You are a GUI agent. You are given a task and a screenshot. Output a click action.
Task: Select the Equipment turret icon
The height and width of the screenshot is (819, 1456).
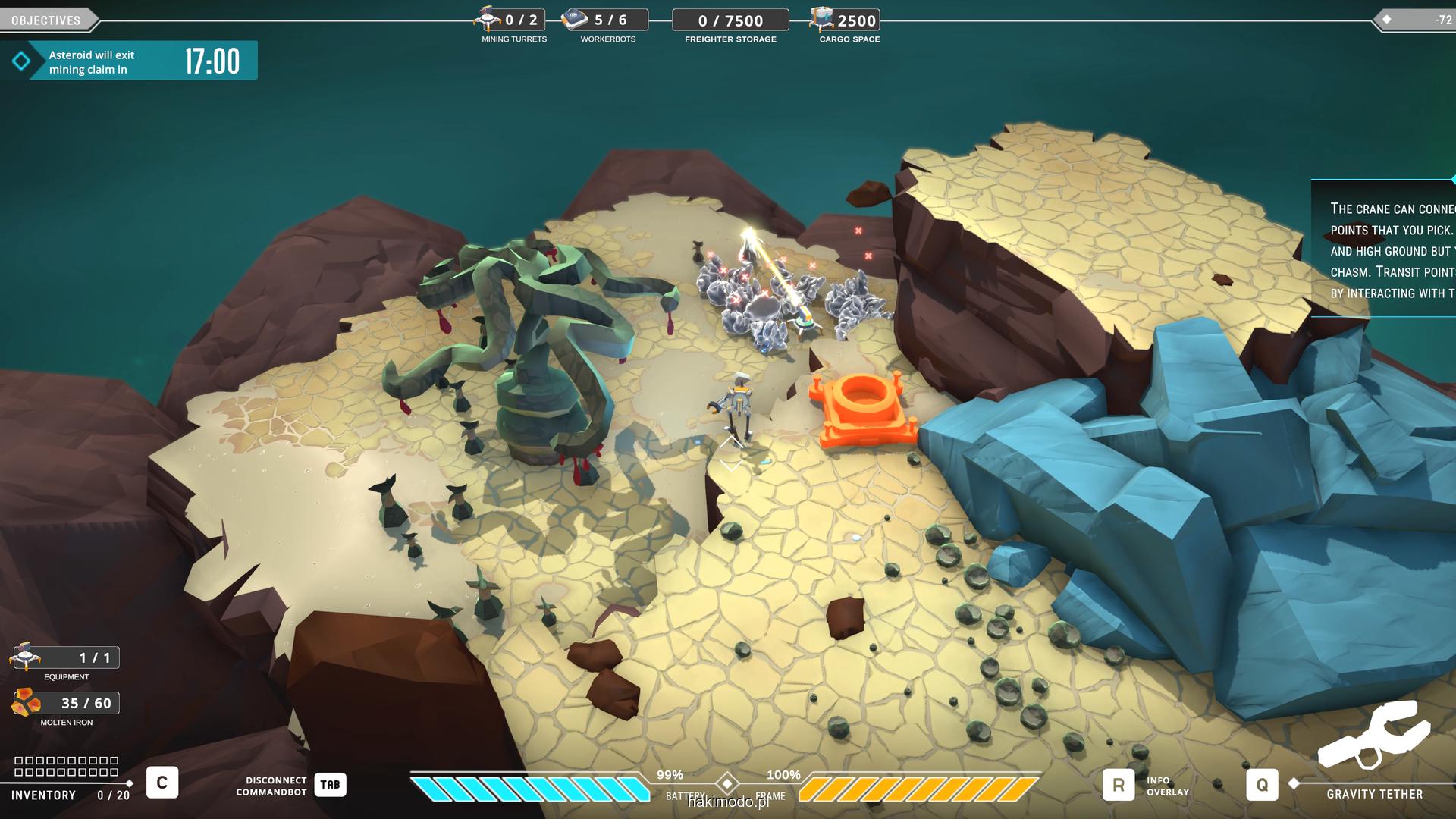tap(25, 656)
